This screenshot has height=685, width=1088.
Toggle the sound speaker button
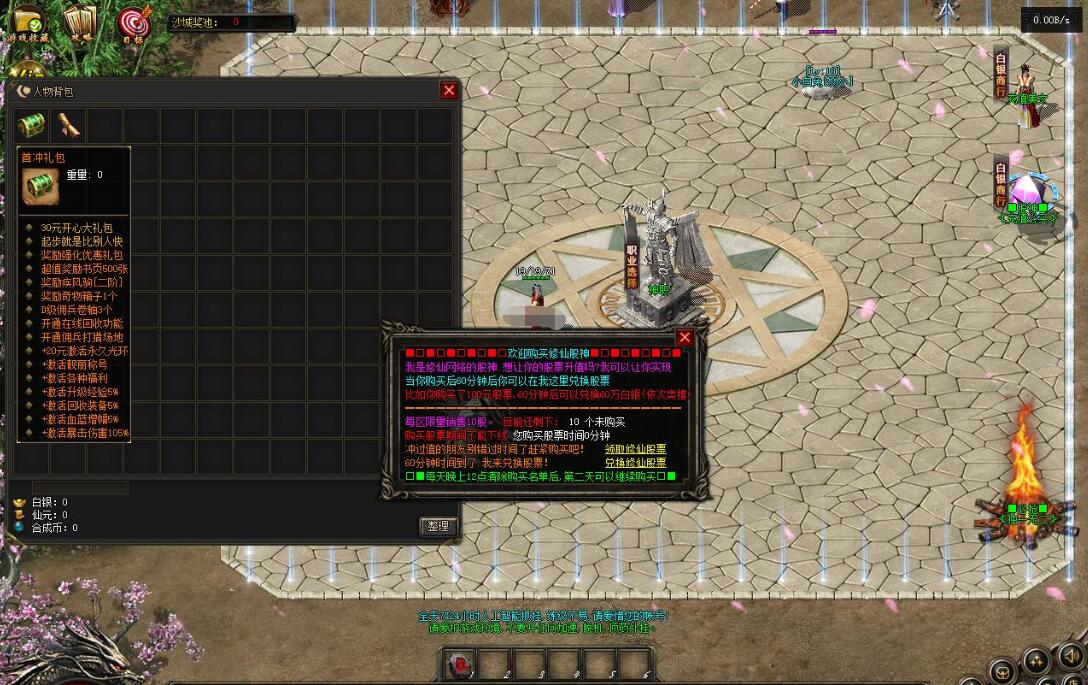(x=1070, y=656)
